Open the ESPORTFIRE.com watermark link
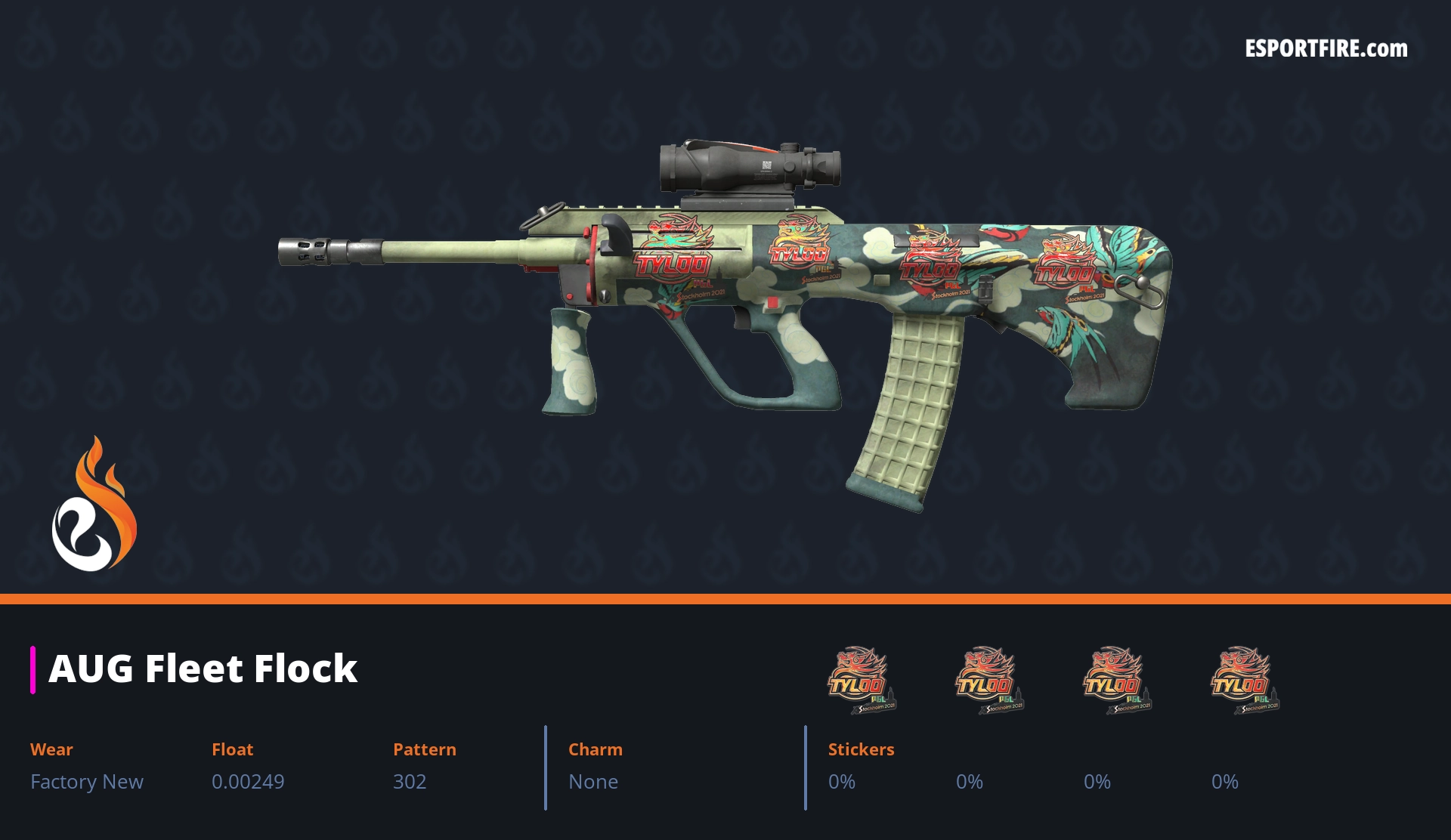1451x840 pixels. [1326, 49]
